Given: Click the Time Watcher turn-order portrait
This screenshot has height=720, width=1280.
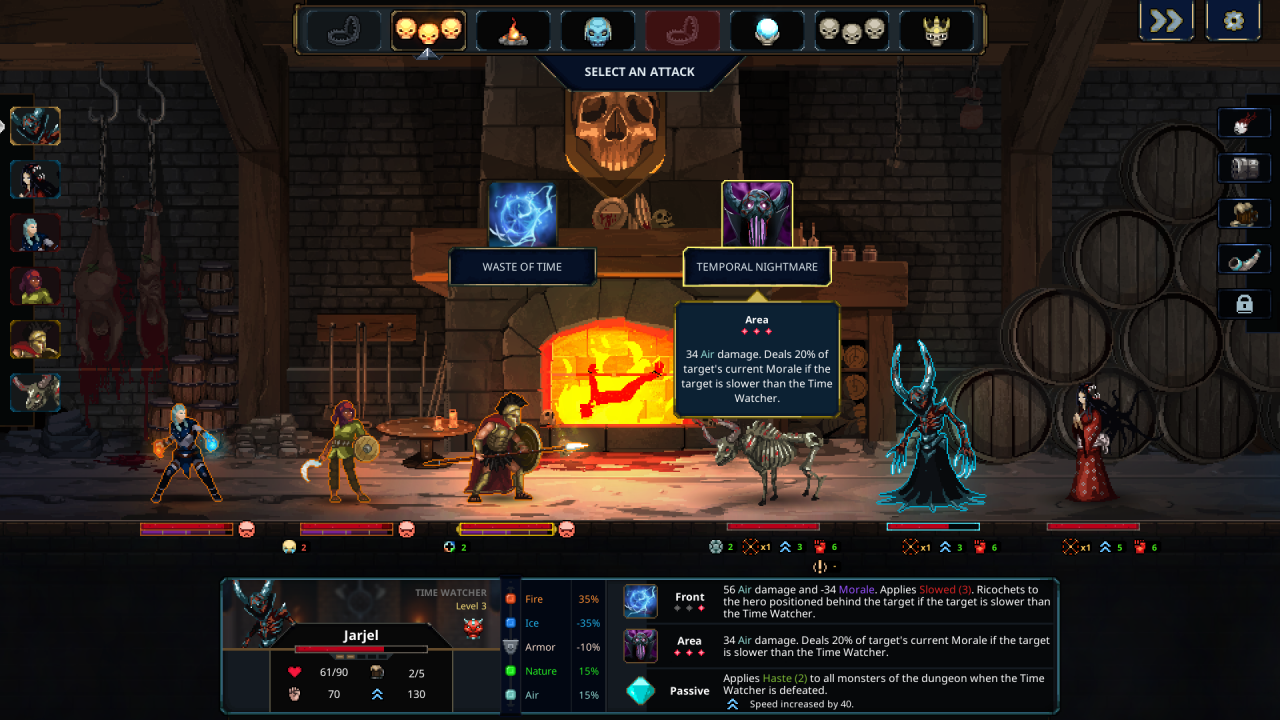Looking at the screenshot, I should tap(36, 127).
